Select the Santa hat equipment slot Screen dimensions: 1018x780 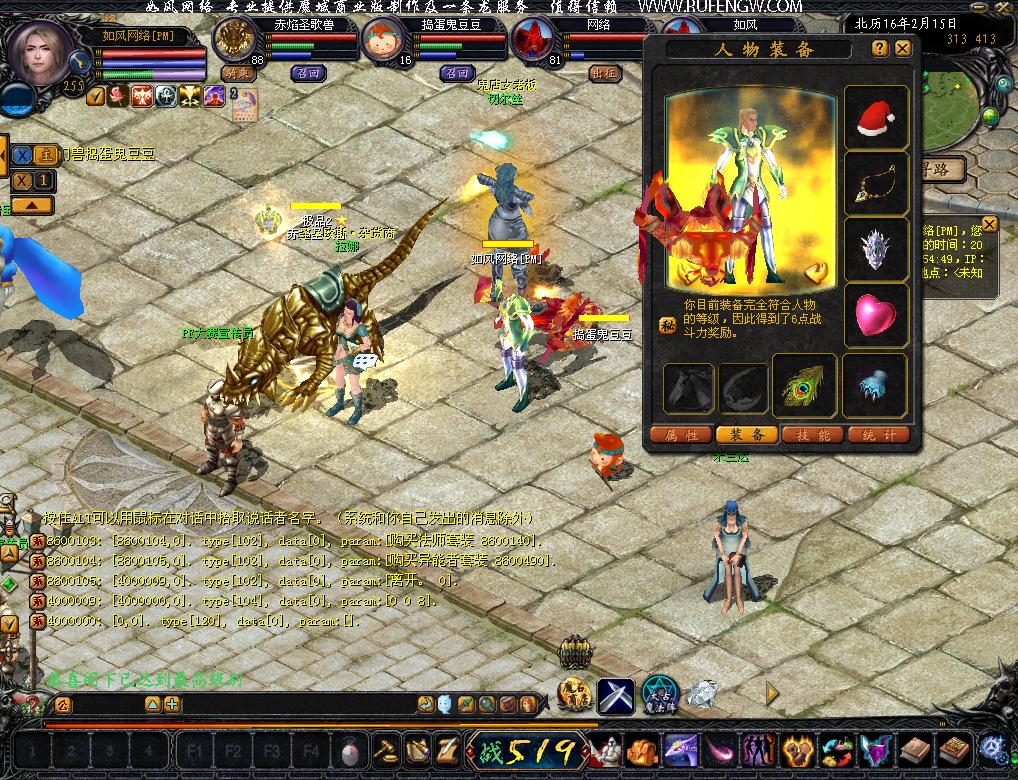point(876,118)
